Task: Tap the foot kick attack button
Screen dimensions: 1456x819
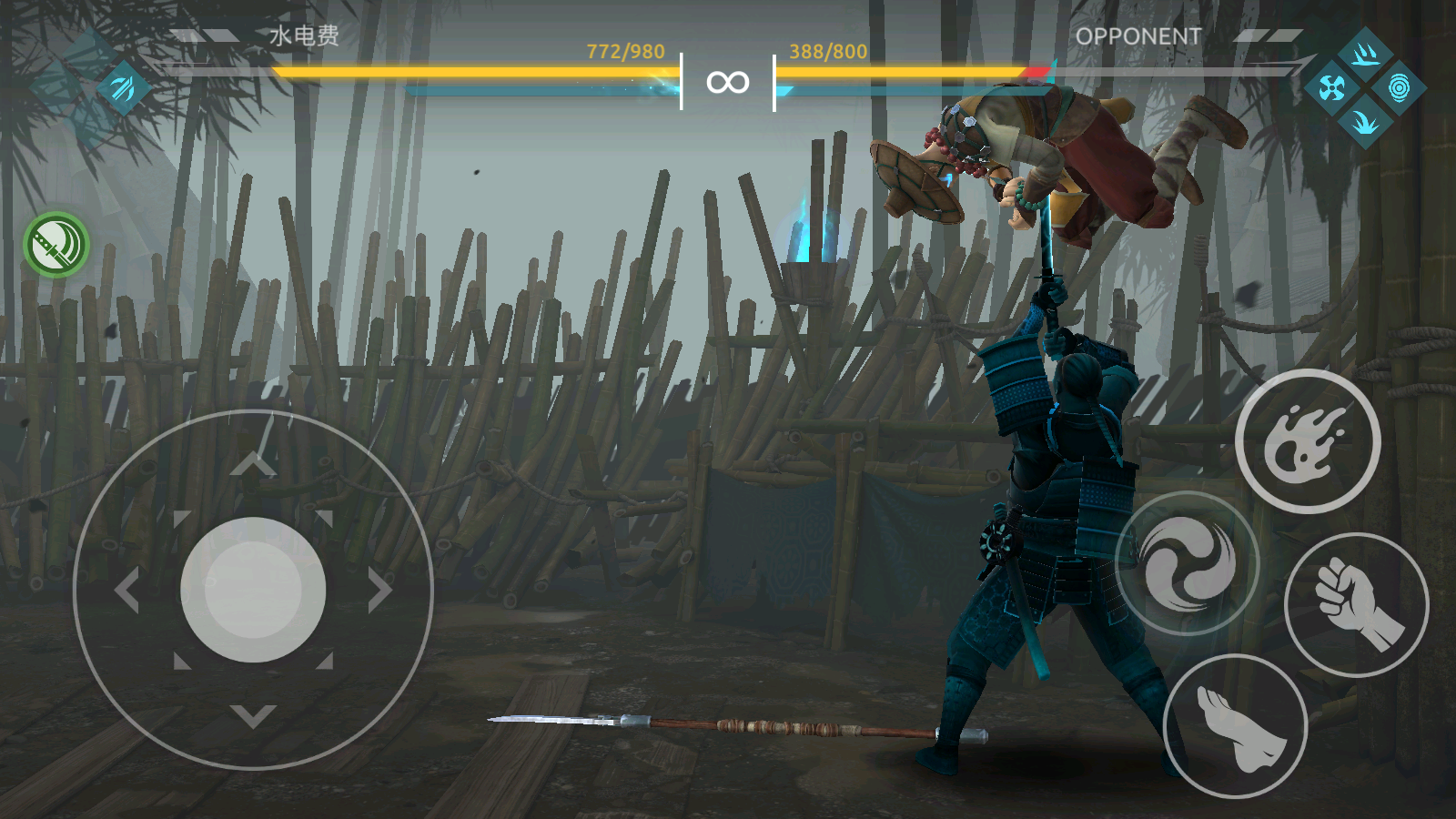Action: point(1236,725)
